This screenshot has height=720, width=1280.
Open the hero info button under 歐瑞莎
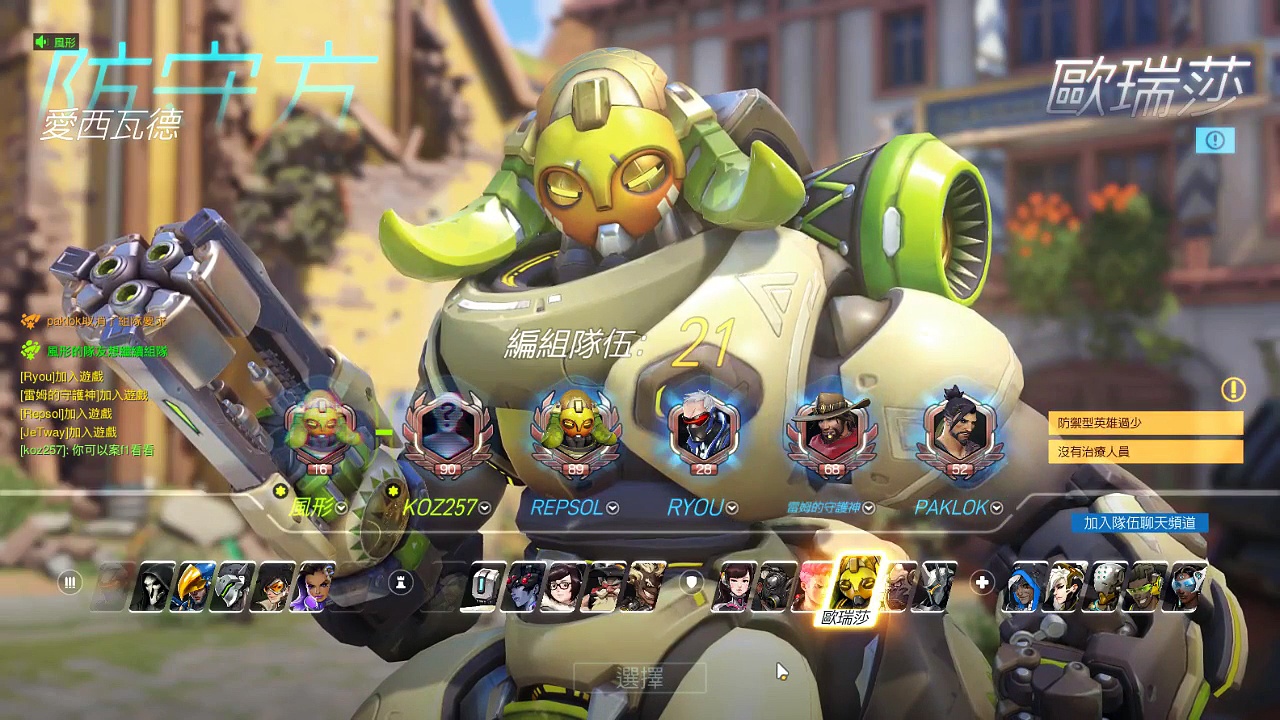[x=1215, y=140]
